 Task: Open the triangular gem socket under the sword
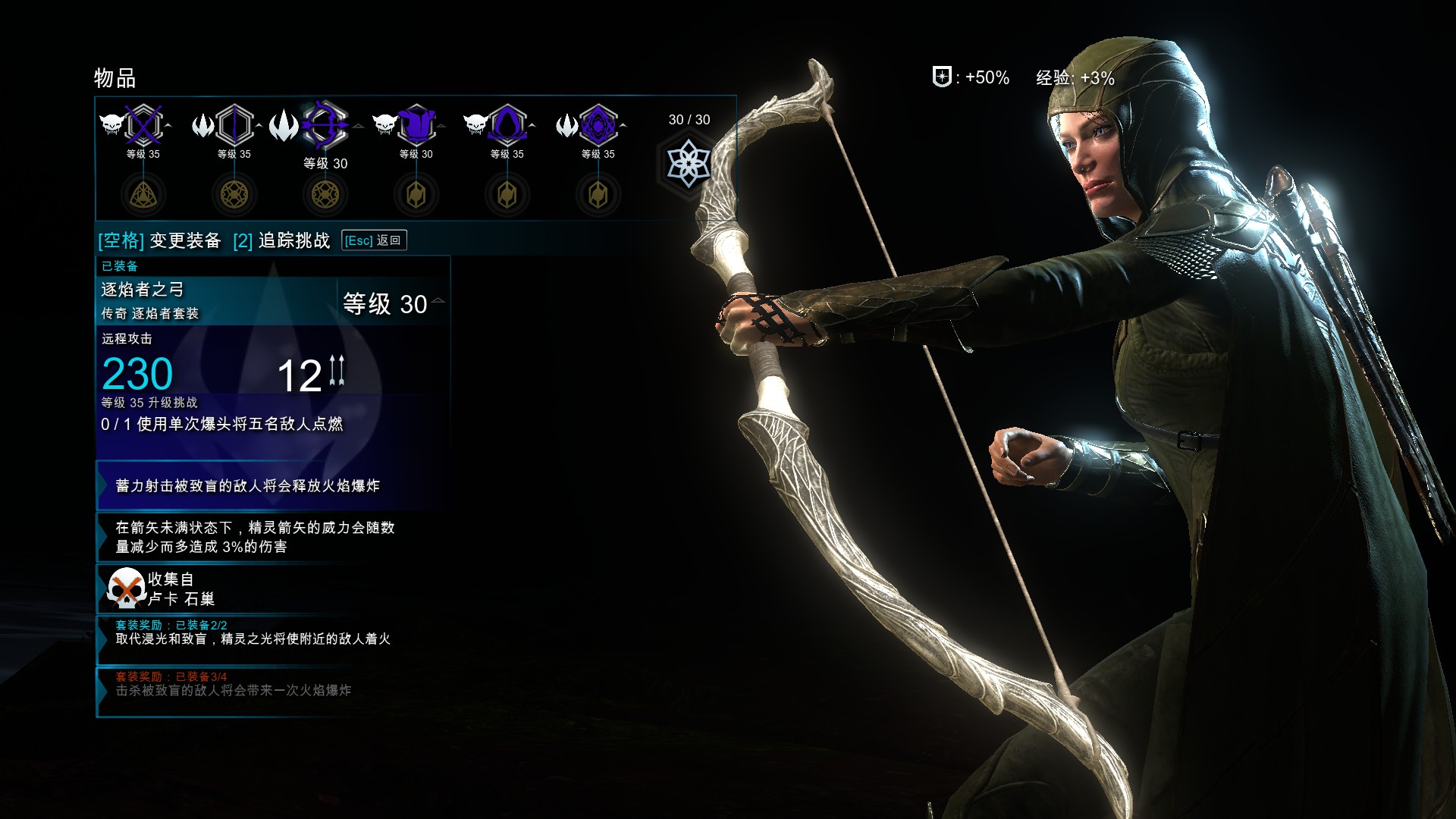pyautogui.click(x=143, y=195)
